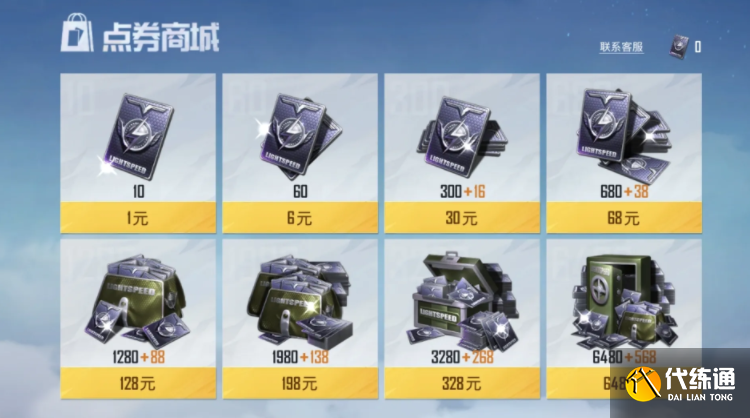
Task: Open 联系客服 customer service link
Action: (x=621, y=47)
